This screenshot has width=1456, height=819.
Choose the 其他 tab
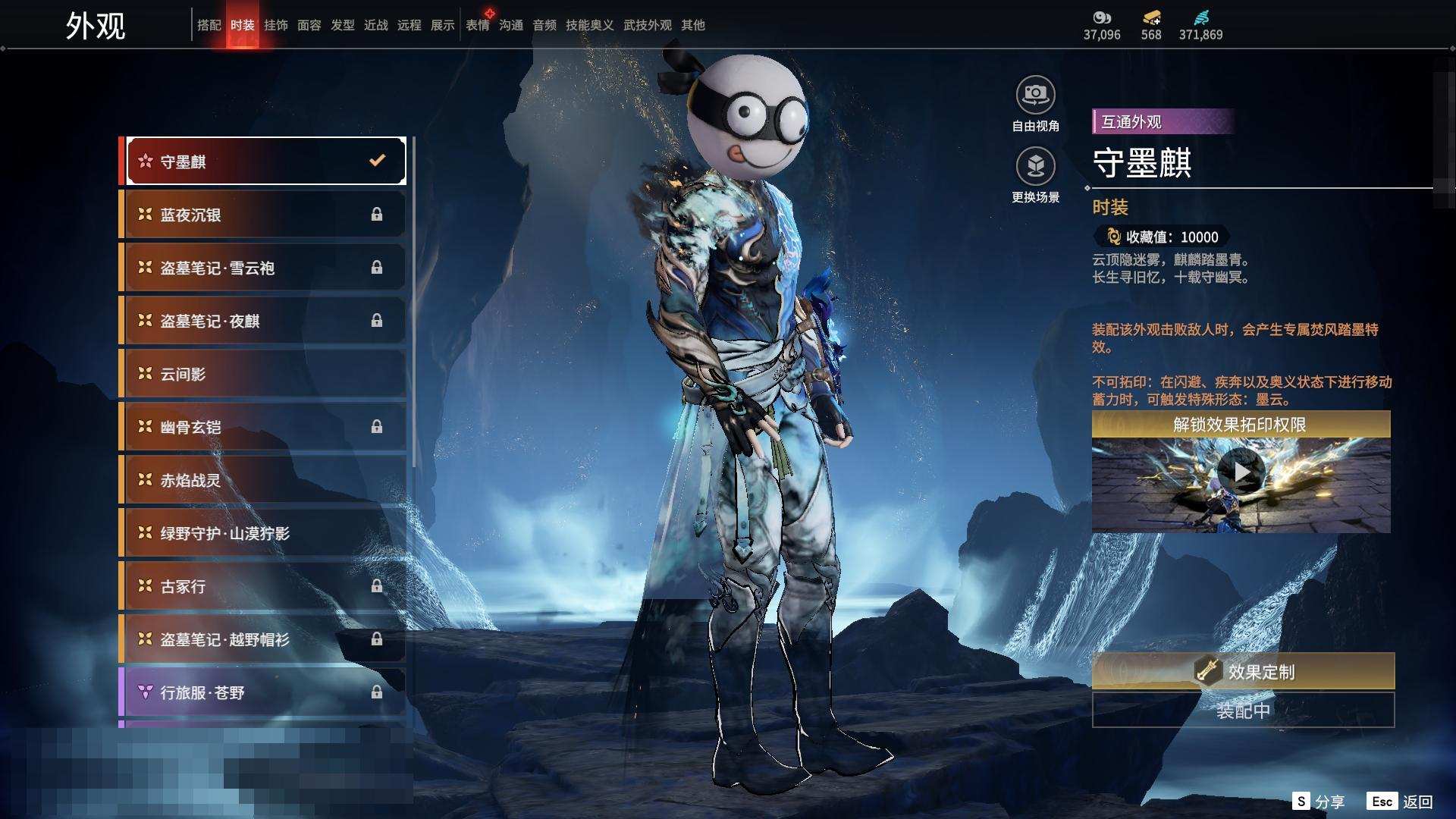pos(692,25)
